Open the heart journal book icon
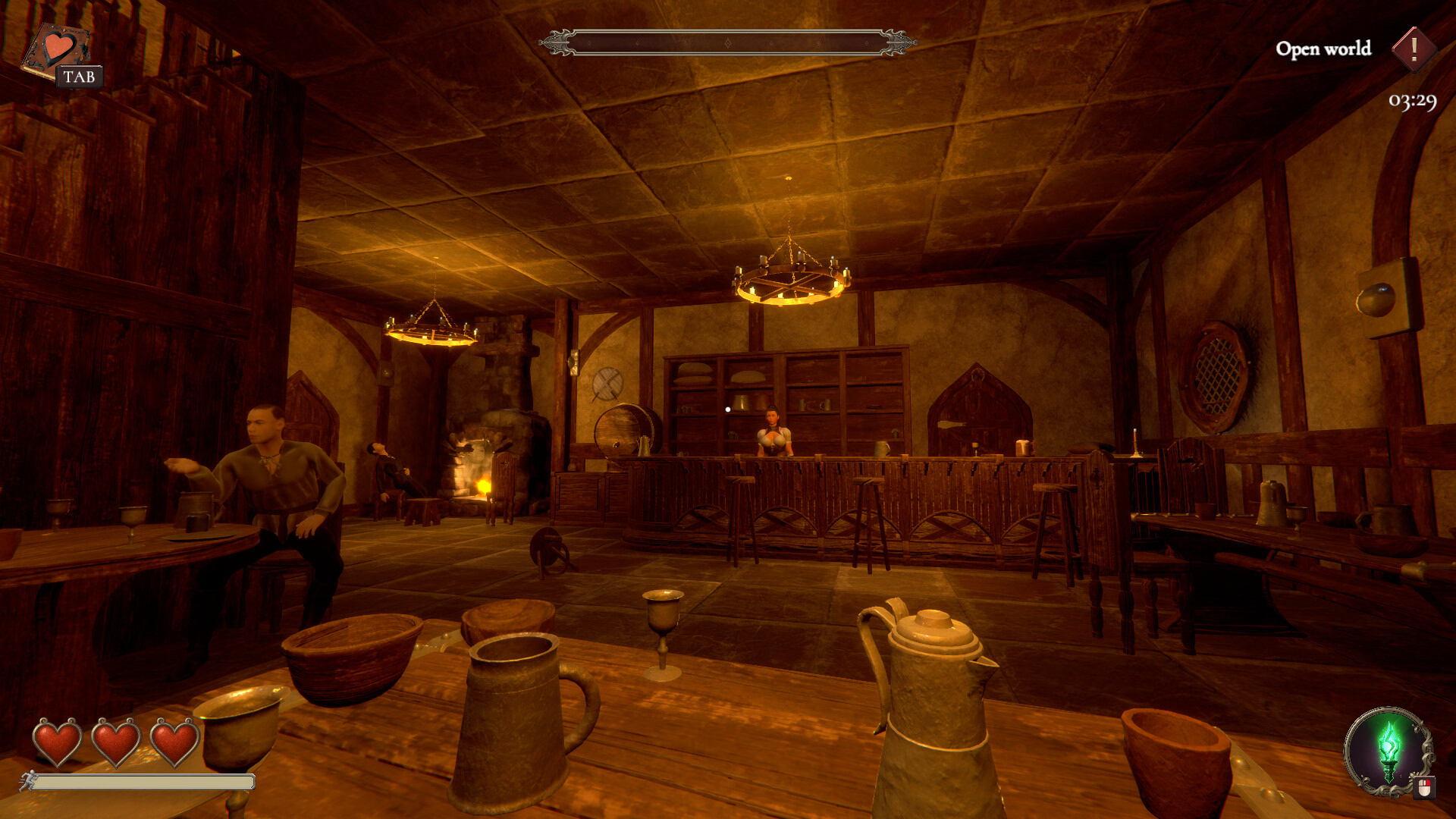The width and height of the screenshot is (1456, 819). (56, 50)
